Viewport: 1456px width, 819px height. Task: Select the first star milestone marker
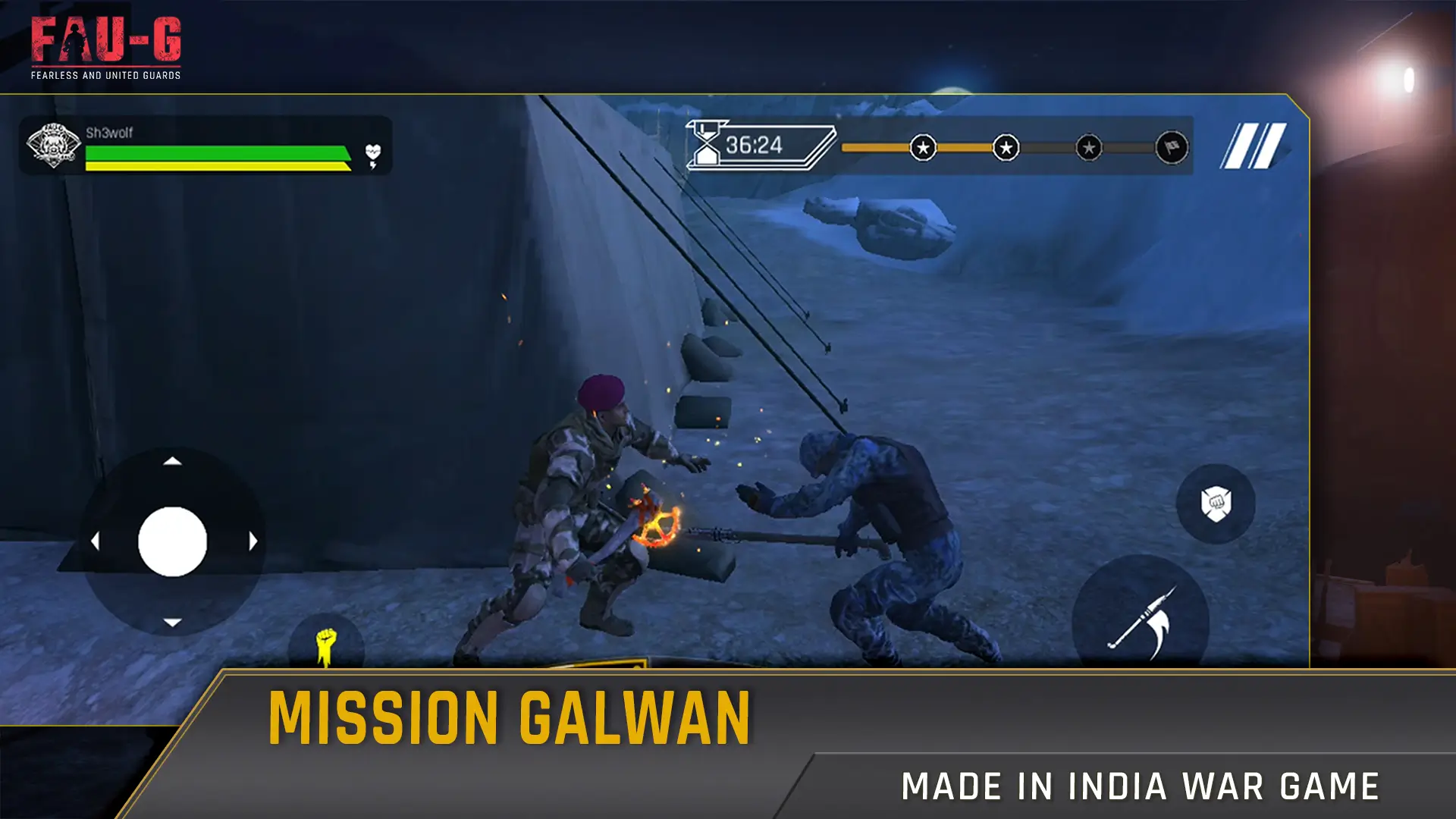click(x=924, y=149)
